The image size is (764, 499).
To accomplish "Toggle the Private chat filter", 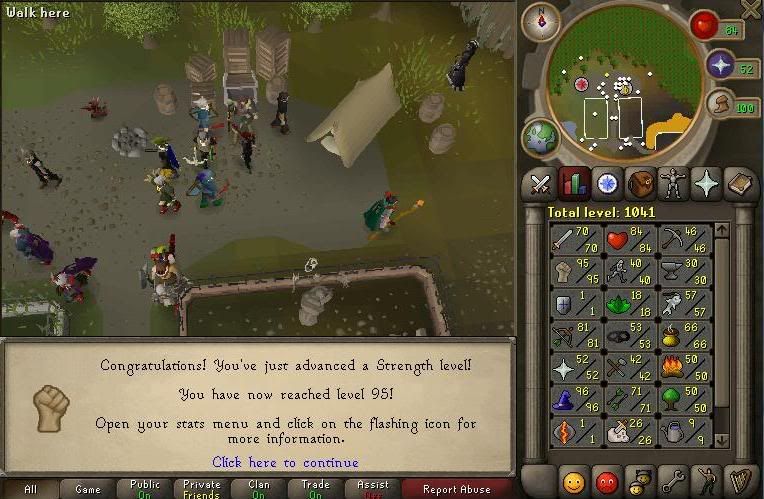I will [x=202, y=489].
